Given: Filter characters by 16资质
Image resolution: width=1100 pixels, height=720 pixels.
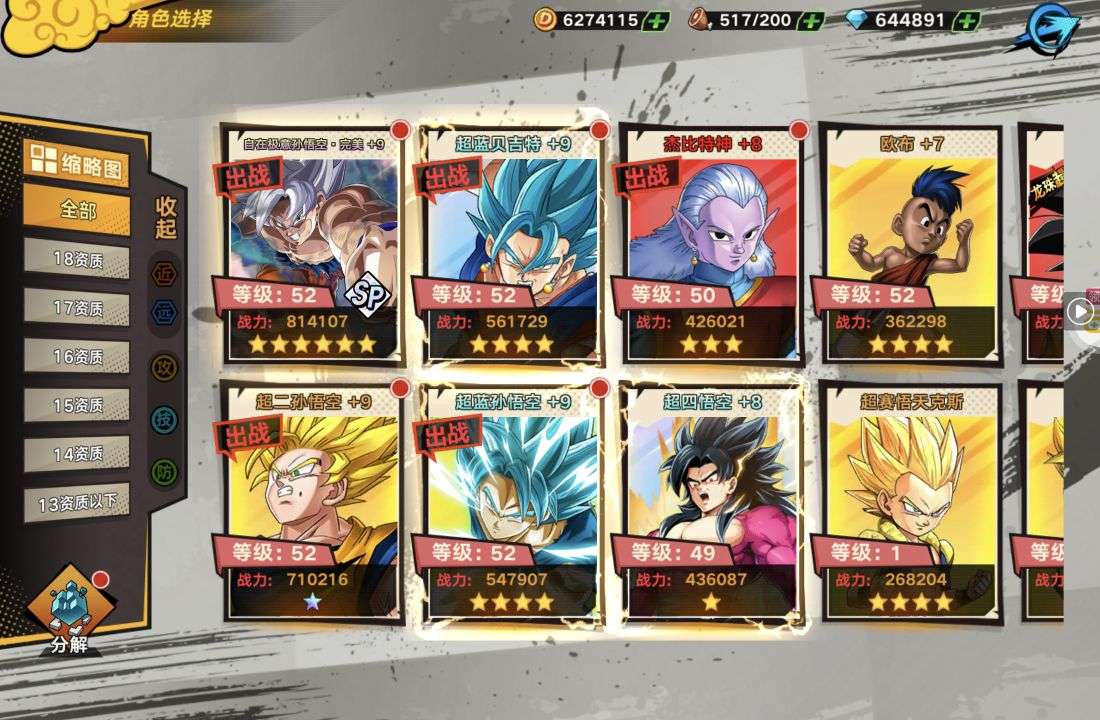Looking at the screenshot, I should [x=77, y=356].
